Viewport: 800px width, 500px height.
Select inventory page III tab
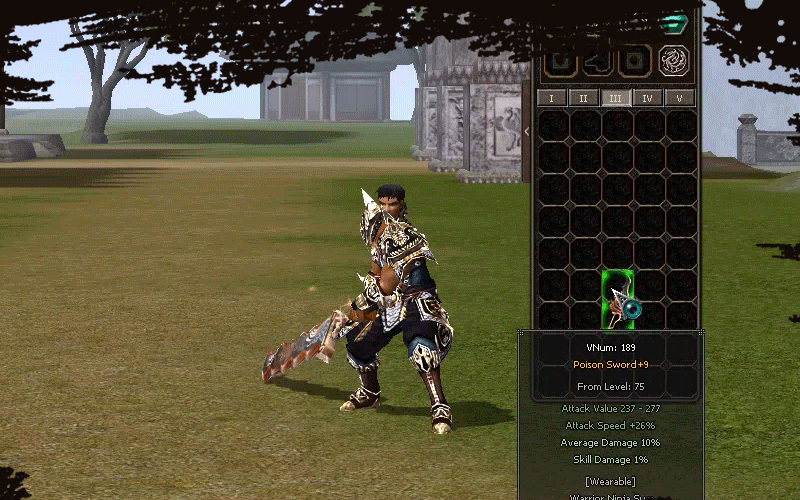pos(616,98)
